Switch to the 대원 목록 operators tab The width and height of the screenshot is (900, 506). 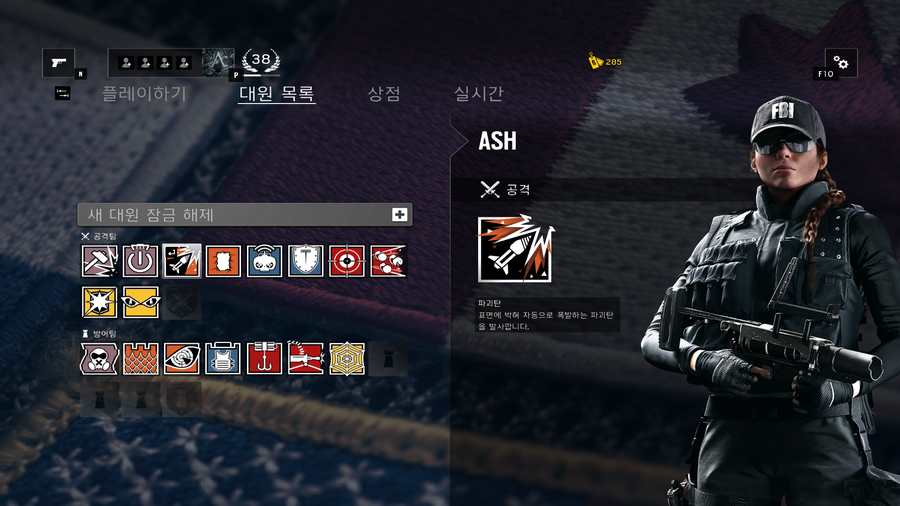tap(277, 94)
